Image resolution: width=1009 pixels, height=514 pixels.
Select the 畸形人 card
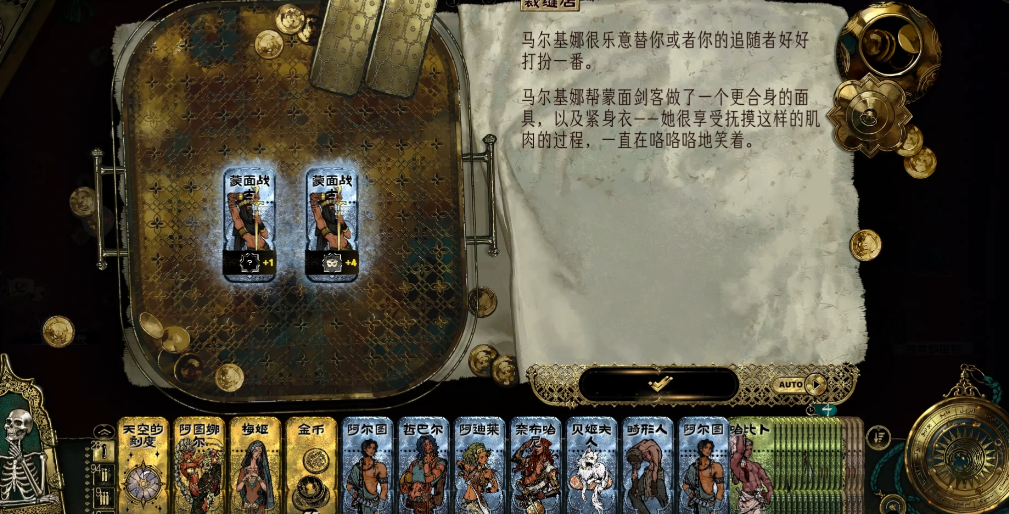point(648,465)
